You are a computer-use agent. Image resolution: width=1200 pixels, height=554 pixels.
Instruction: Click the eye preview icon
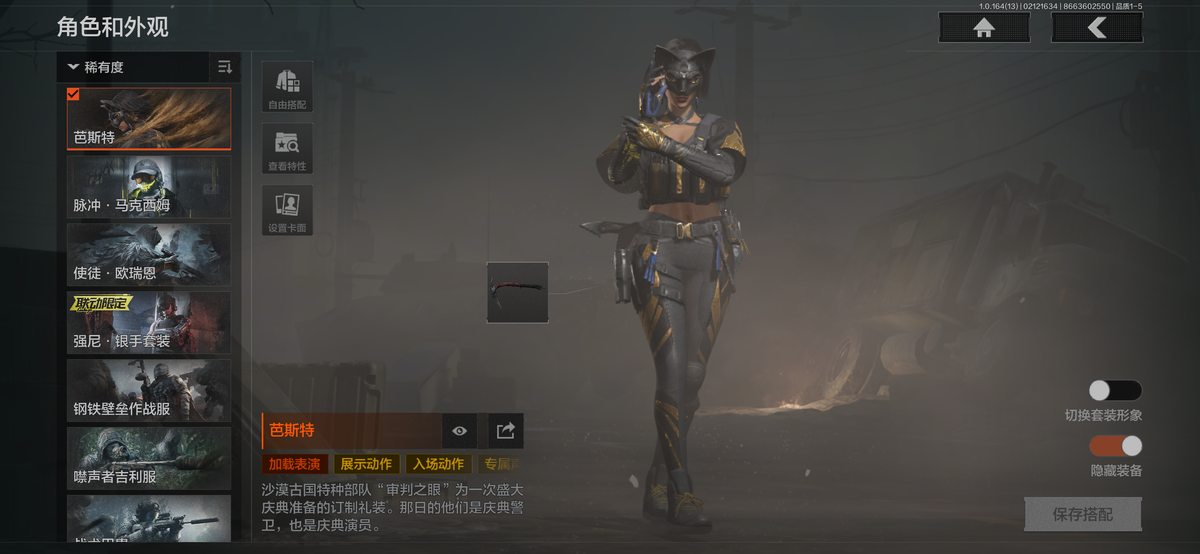[x=459, y=431]
